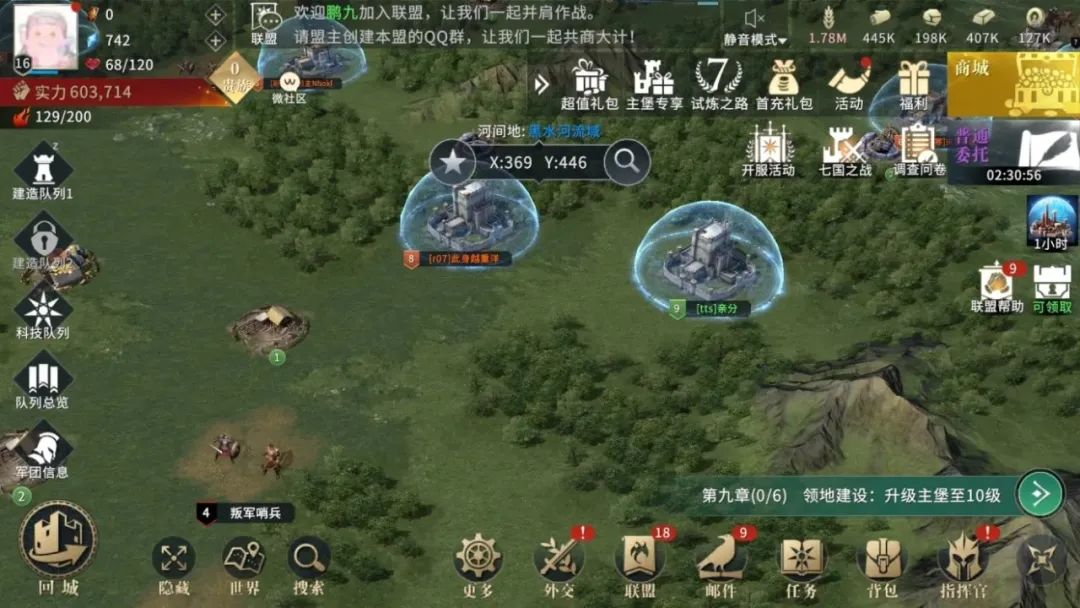Open 军团信息 legion info
The width and height of the screenshot is (1080, 608).
[43, 450]
